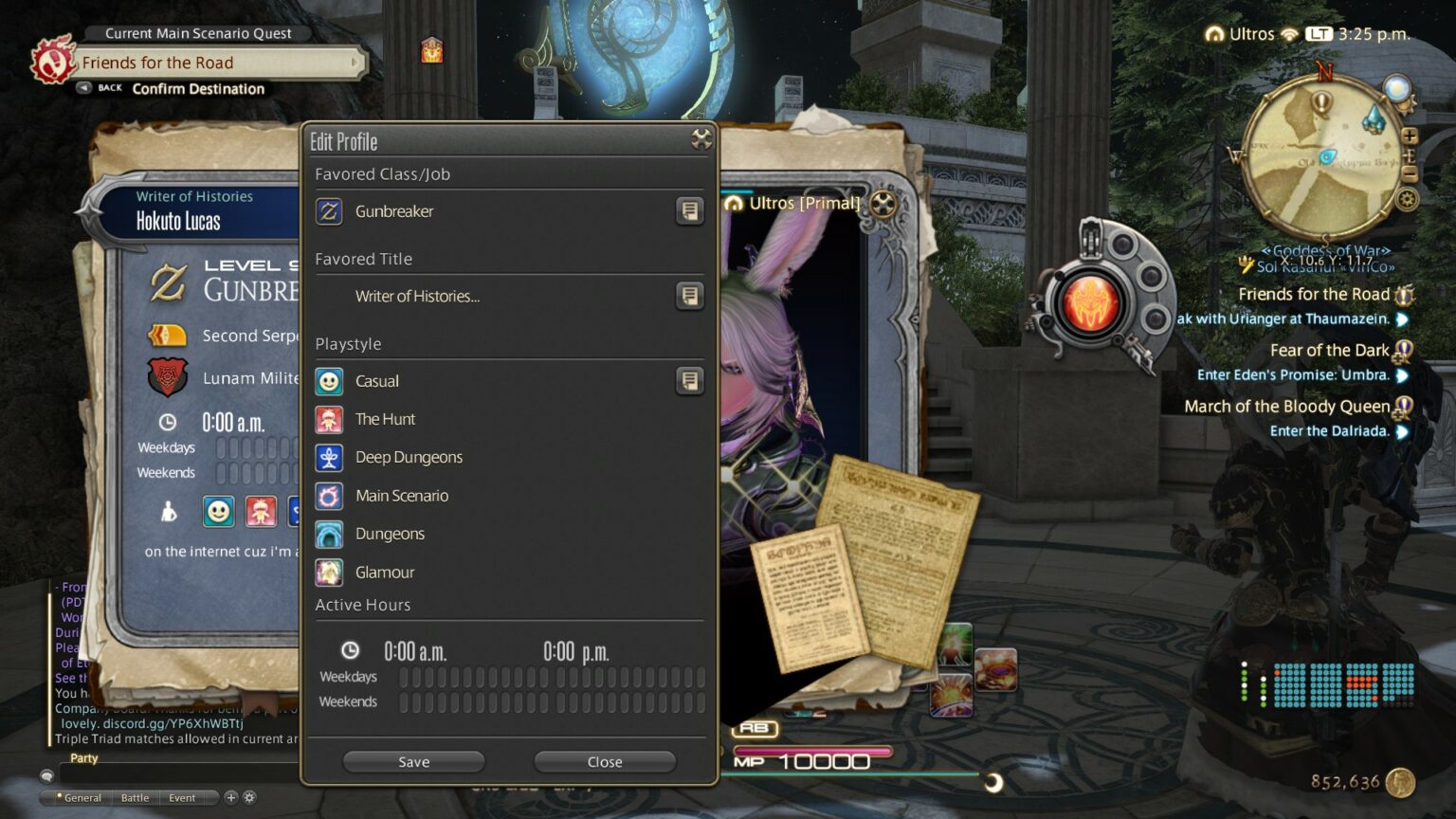Select the Main Scenario playstyle icon
The width and height of the screenshot is (1456, 819).
(x=329, y=495)
